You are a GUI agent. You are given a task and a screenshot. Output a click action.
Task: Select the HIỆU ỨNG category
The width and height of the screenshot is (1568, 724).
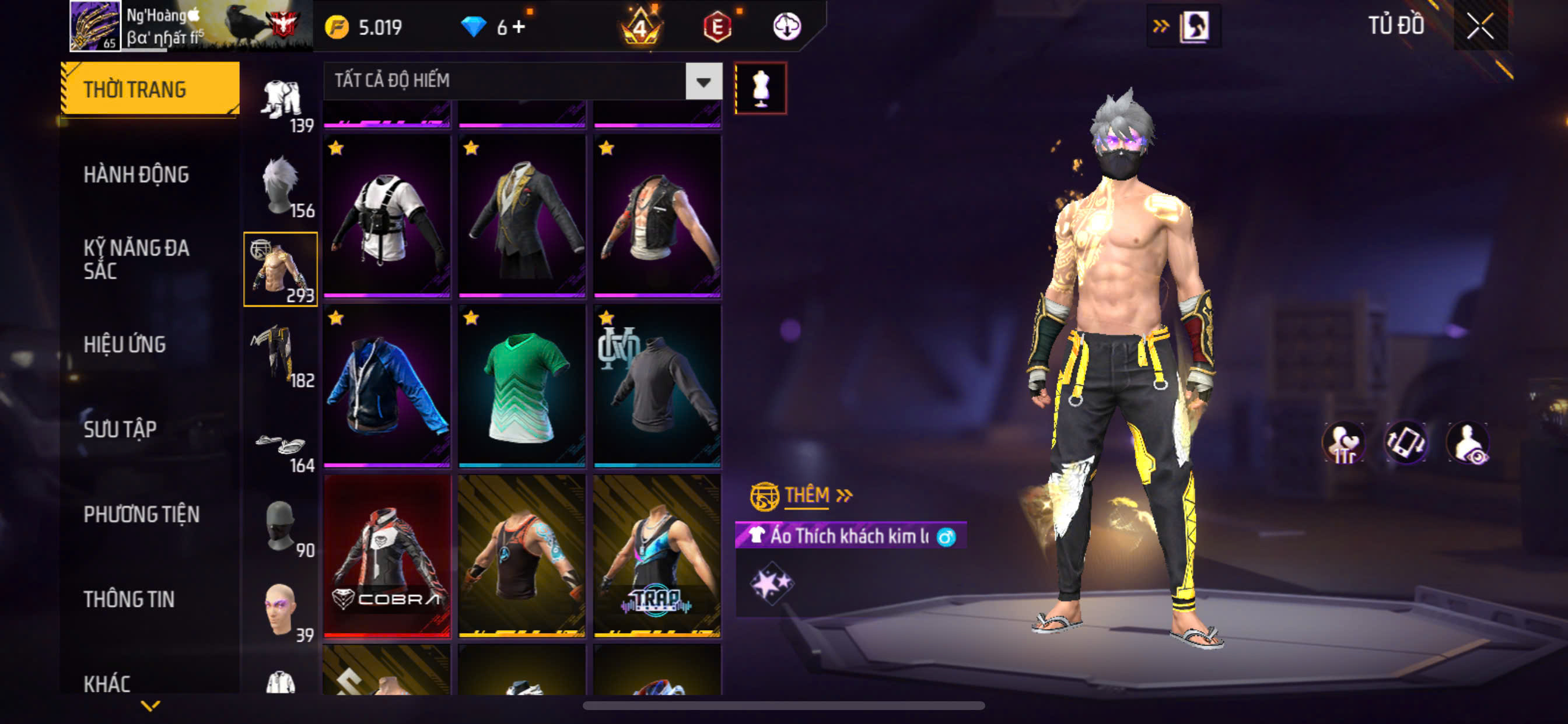pyautogui.click(x=124, y=345)
